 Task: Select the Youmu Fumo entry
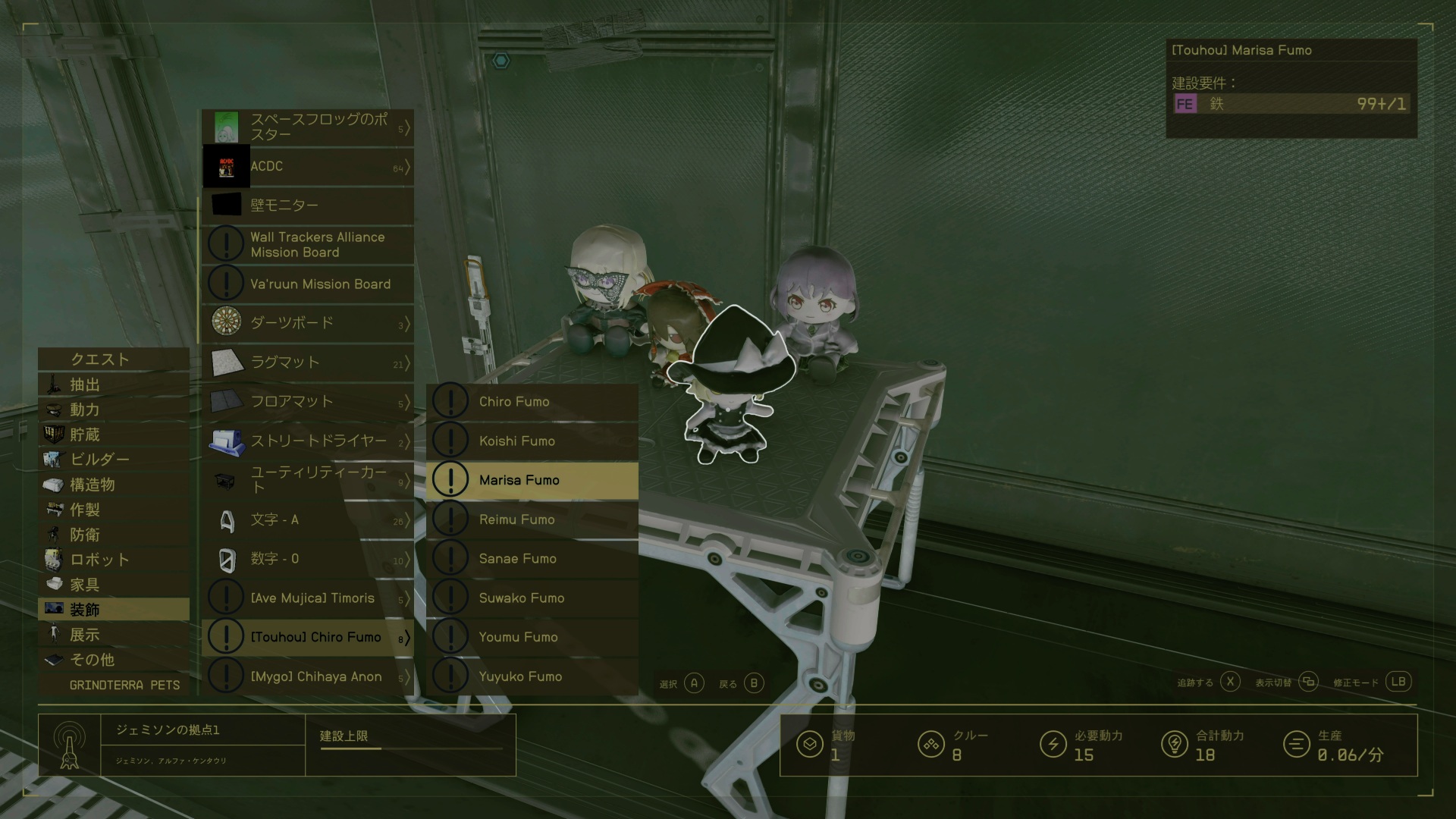pyautogui.click(x=531, y=637)
